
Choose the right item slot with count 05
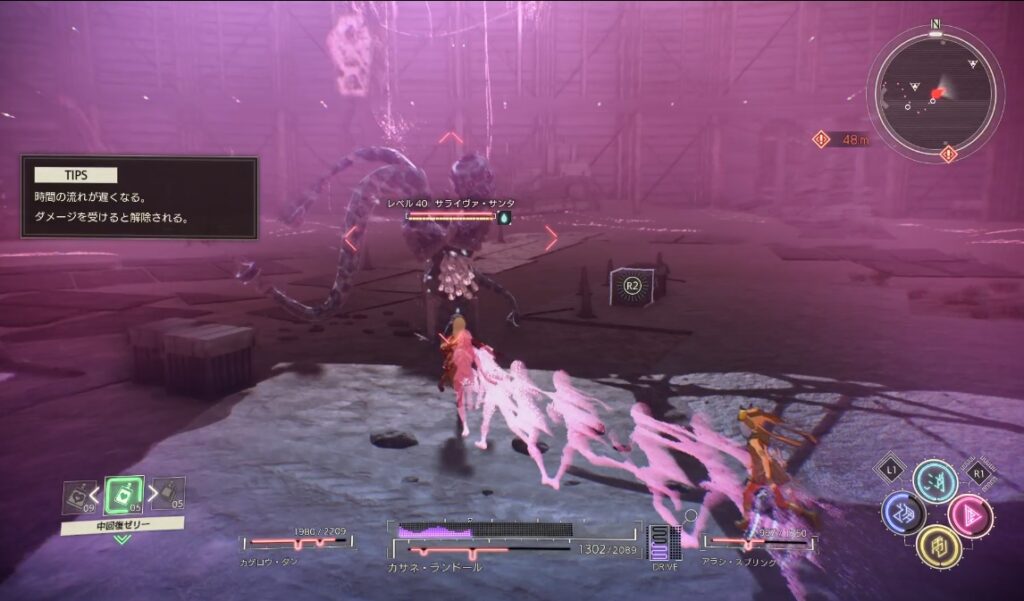169,494
